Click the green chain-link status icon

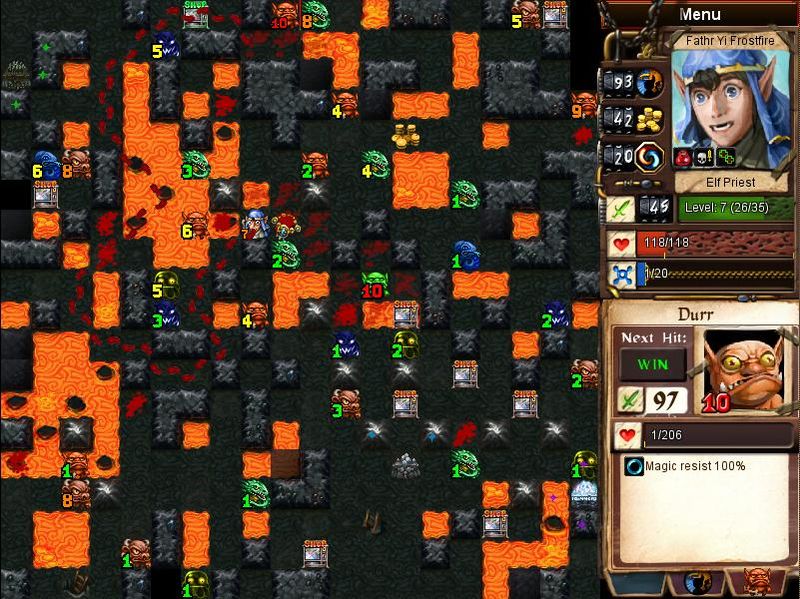pos(726,157)
